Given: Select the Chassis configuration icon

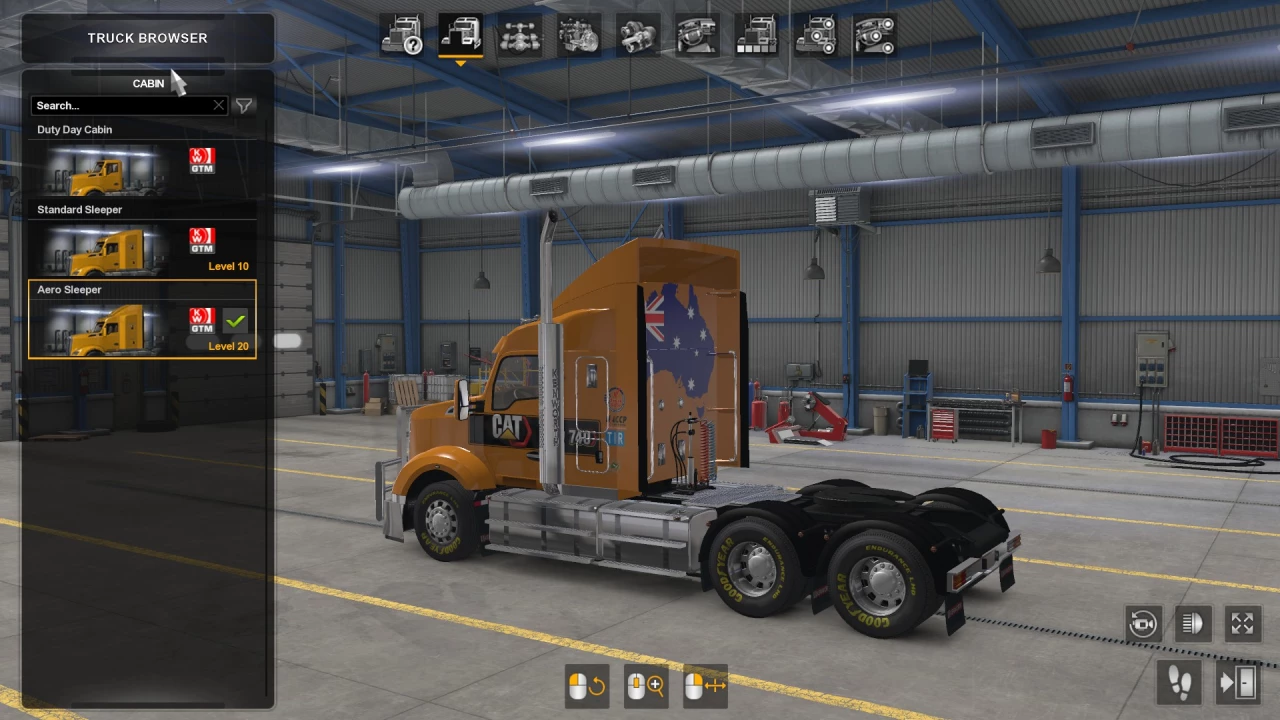Looking at the screenshot, I should [x=520, y=37].
